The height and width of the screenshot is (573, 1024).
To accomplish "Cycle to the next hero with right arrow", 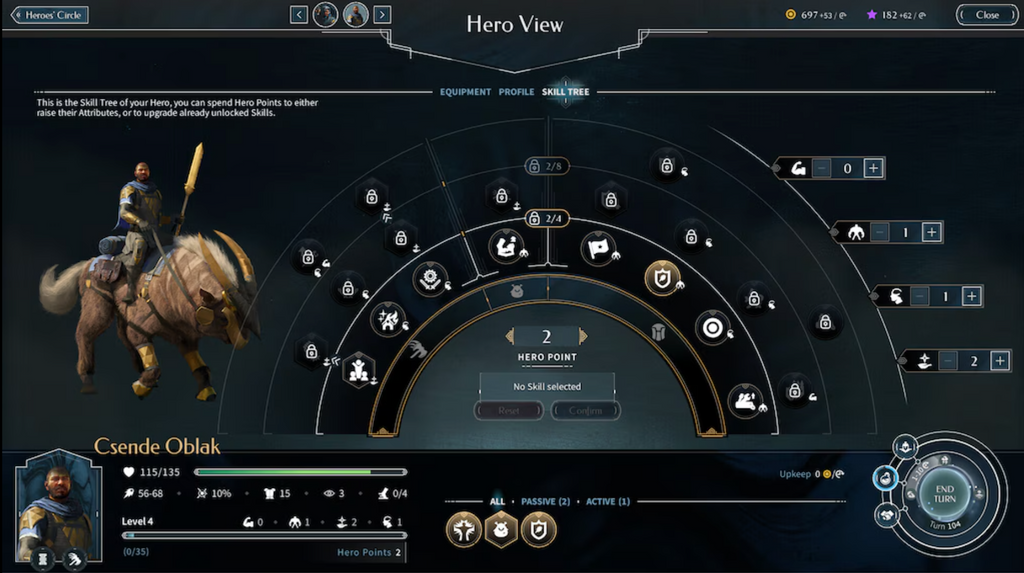I will coord(382,15).
